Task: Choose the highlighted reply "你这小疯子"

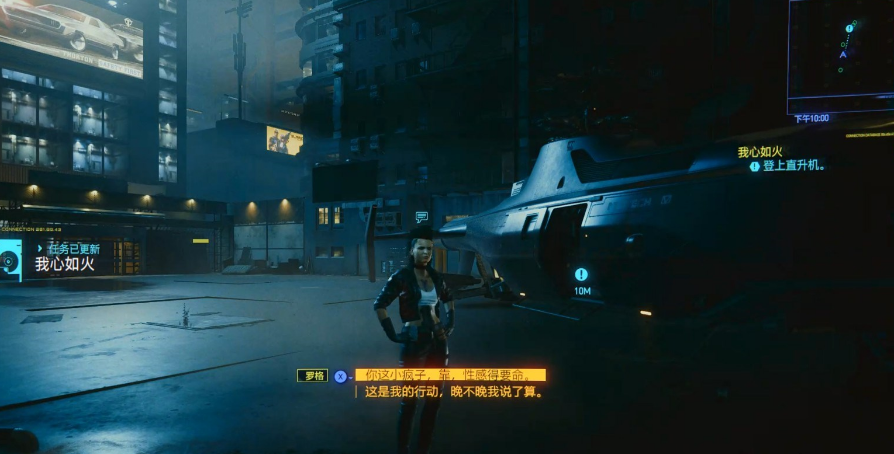Action: coord(450,375)
